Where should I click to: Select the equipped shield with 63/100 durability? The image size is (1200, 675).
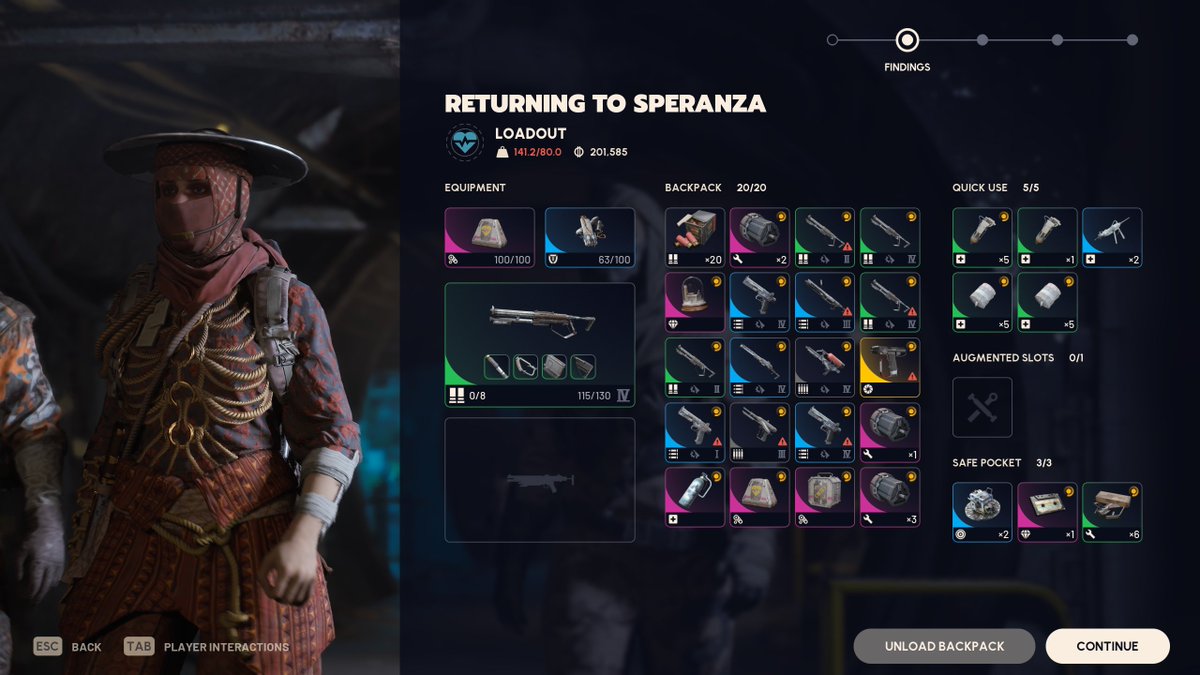pos(590,237)
